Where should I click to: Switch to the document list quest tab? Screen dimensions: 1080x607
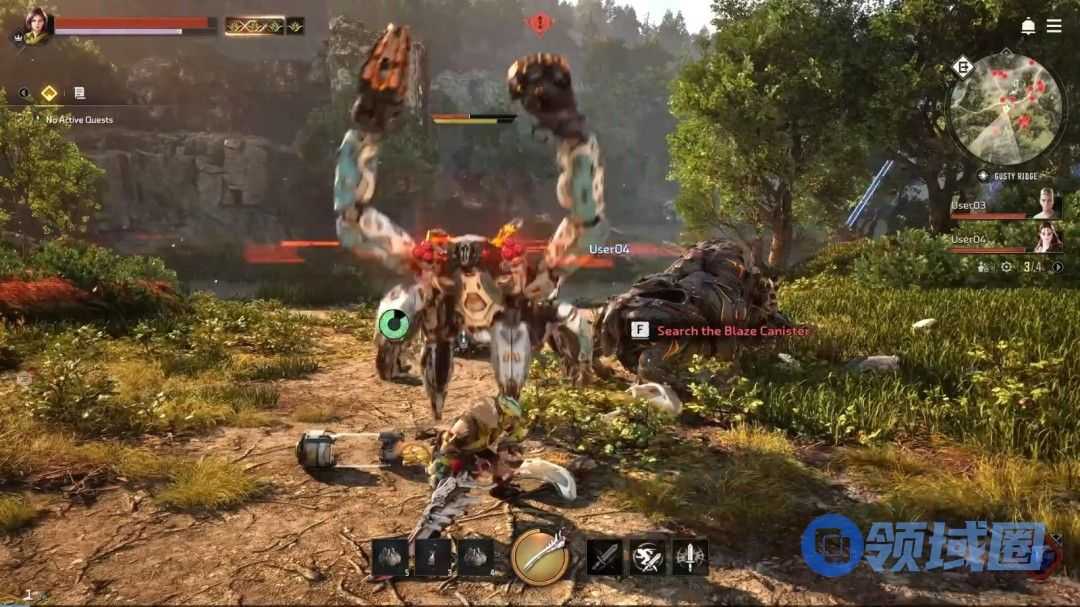click(x=79, y=93)
